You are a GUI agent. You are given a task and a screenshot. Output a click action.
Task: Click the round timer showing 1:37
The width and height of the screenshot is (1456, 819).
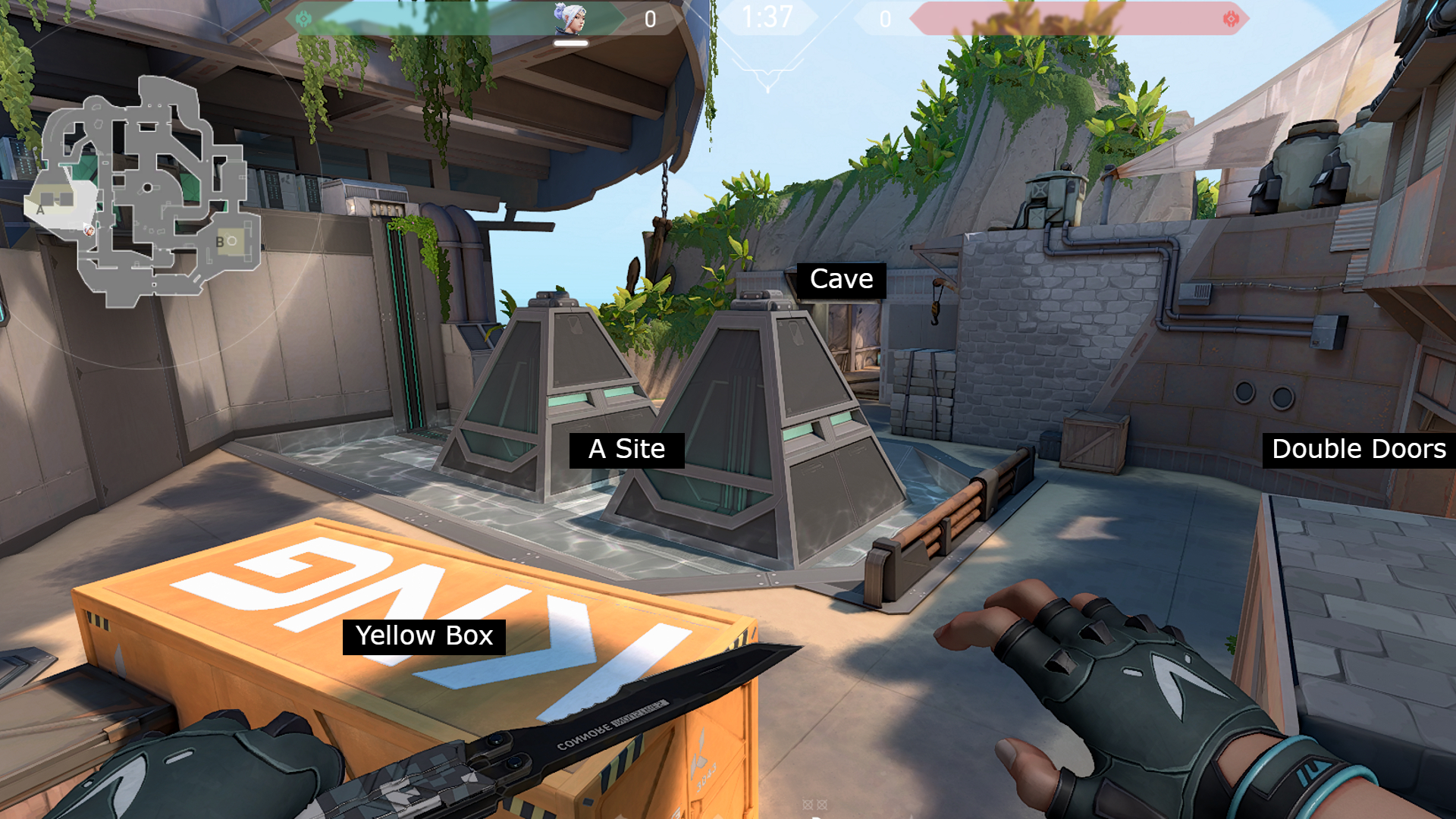click(767, 15)
